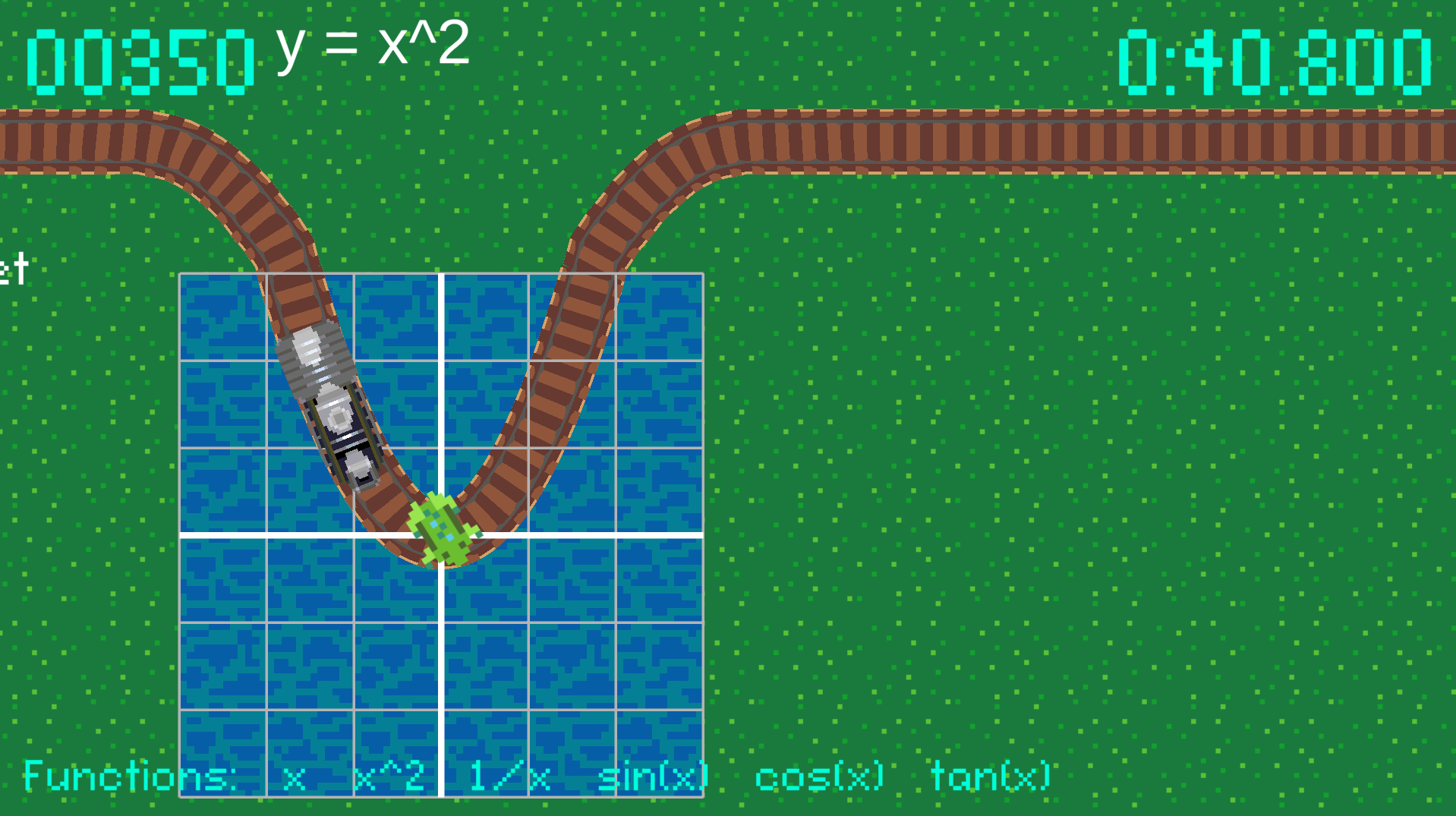Image resolution: width=1456 pixels, height=816 pixels.
Task: Click the origin of the coordinate grid
Action: [440, 533]
